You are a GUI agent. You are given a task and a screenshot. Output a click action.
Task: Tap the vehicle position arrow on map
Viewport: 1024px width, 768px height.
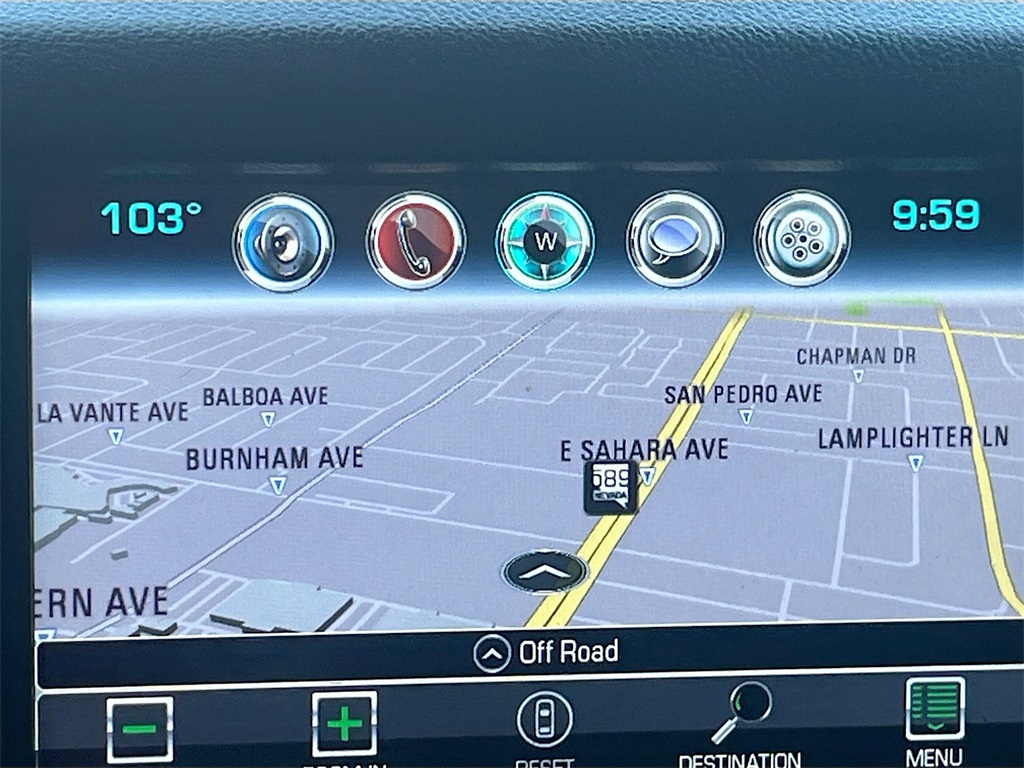pyautogui.click(x=545, y=572)
